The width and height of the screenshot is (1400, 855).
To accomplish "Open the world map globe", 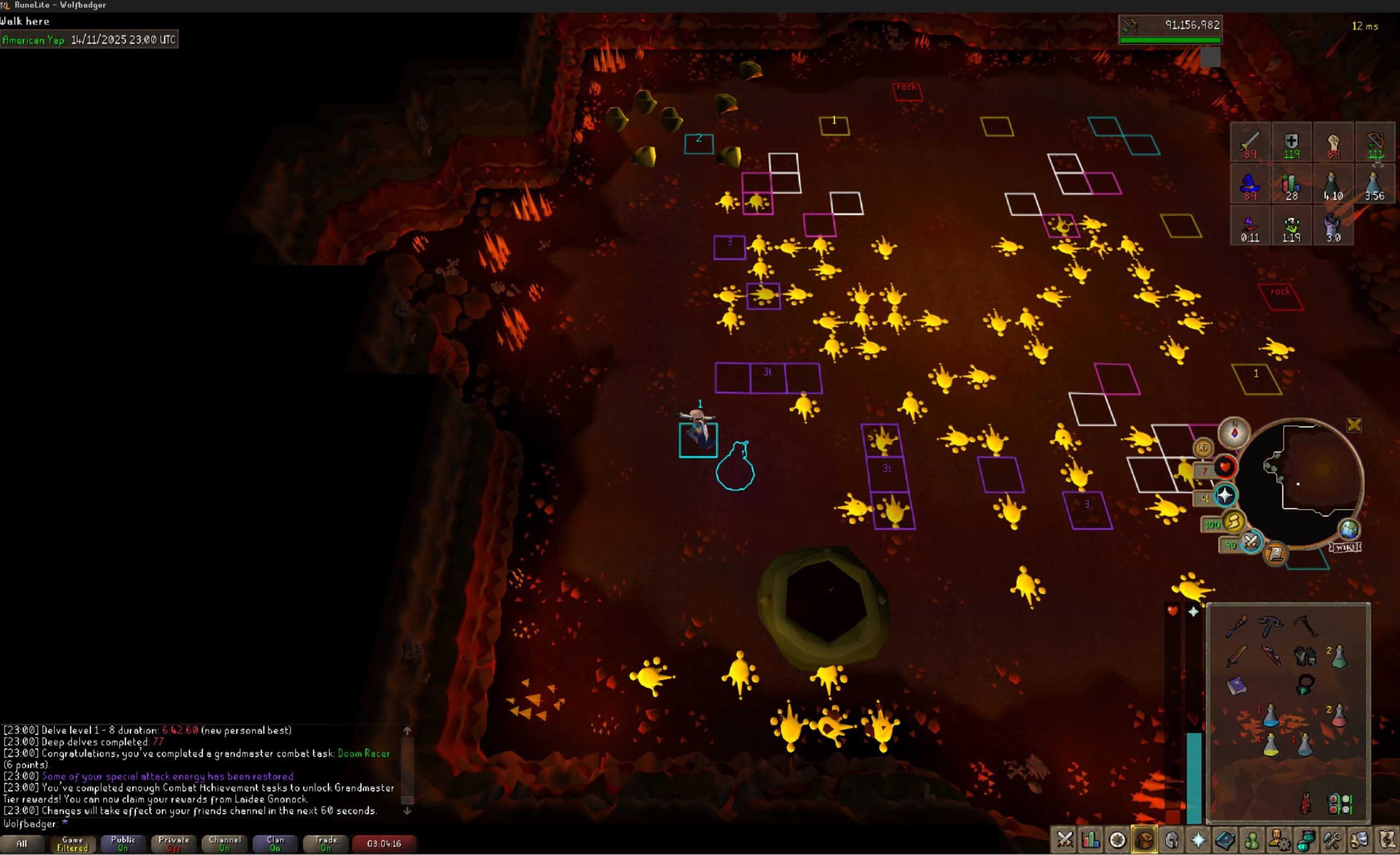I will click(x=1350, y=530).
